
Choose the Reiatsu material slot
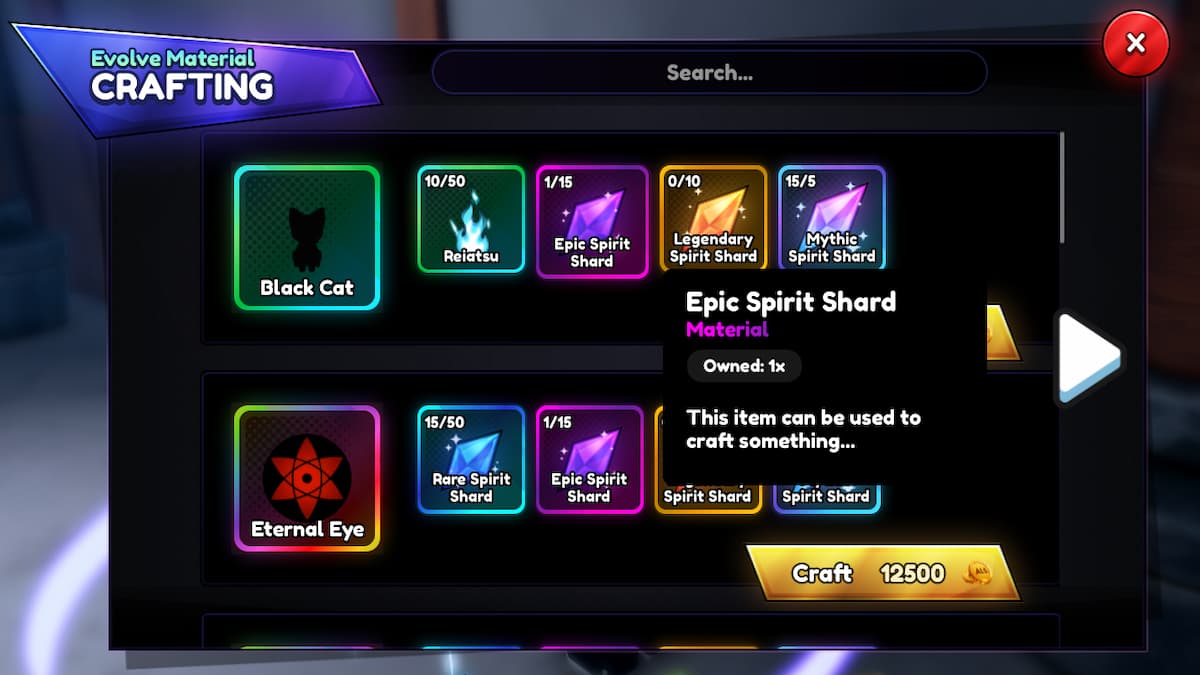pos(471,220)
